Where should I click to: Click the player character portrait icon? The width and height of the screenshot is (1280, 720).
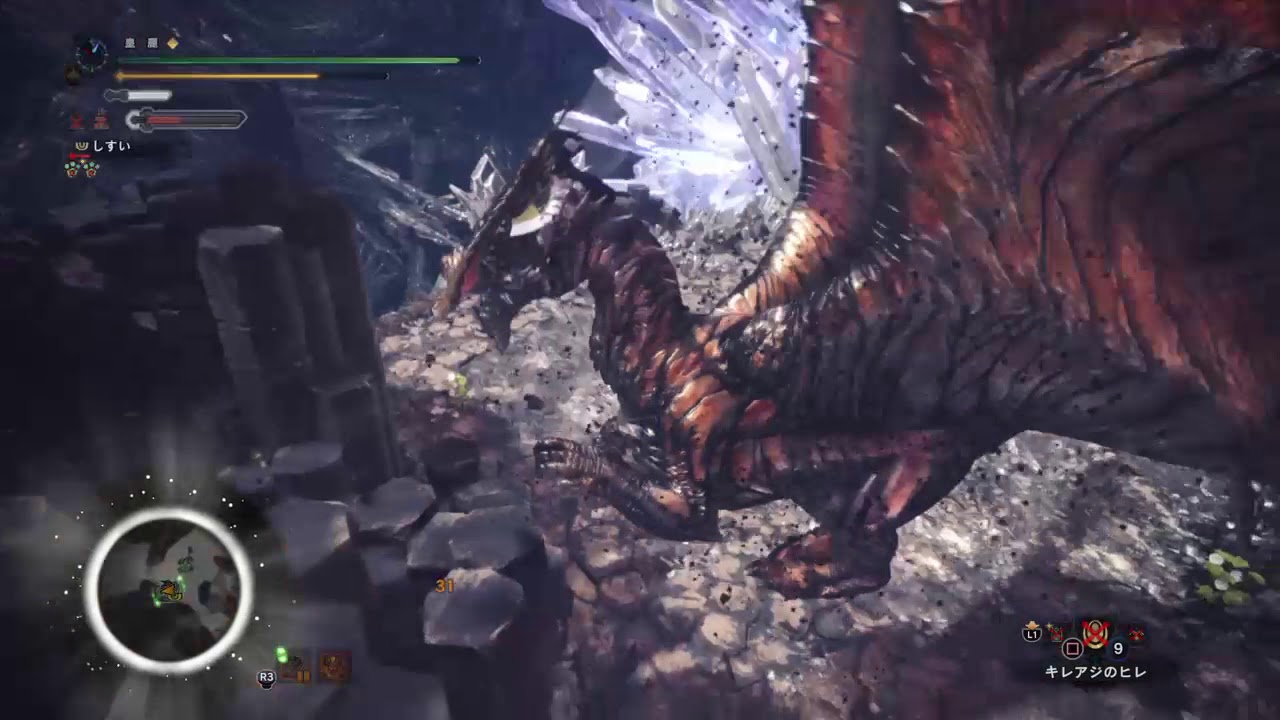click(91, 55)
